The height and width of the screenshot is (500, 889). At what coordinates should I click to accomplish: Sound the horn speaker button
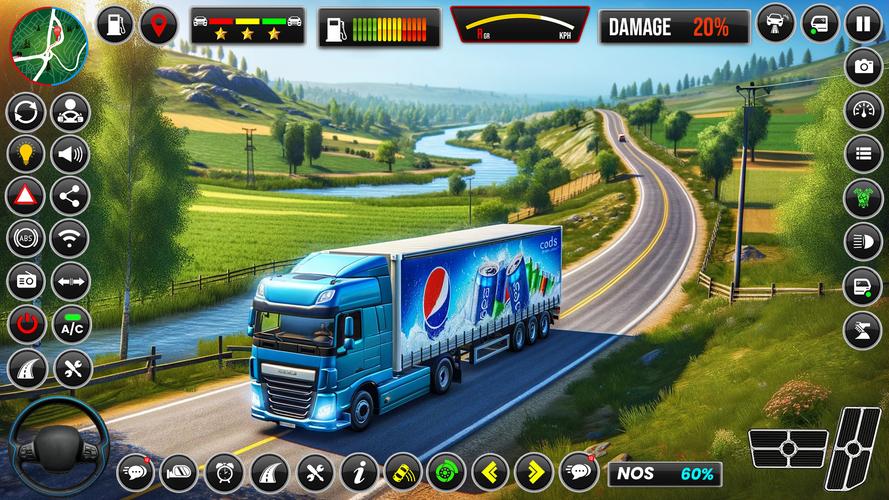pyautogui.click(x=71, y=154)
